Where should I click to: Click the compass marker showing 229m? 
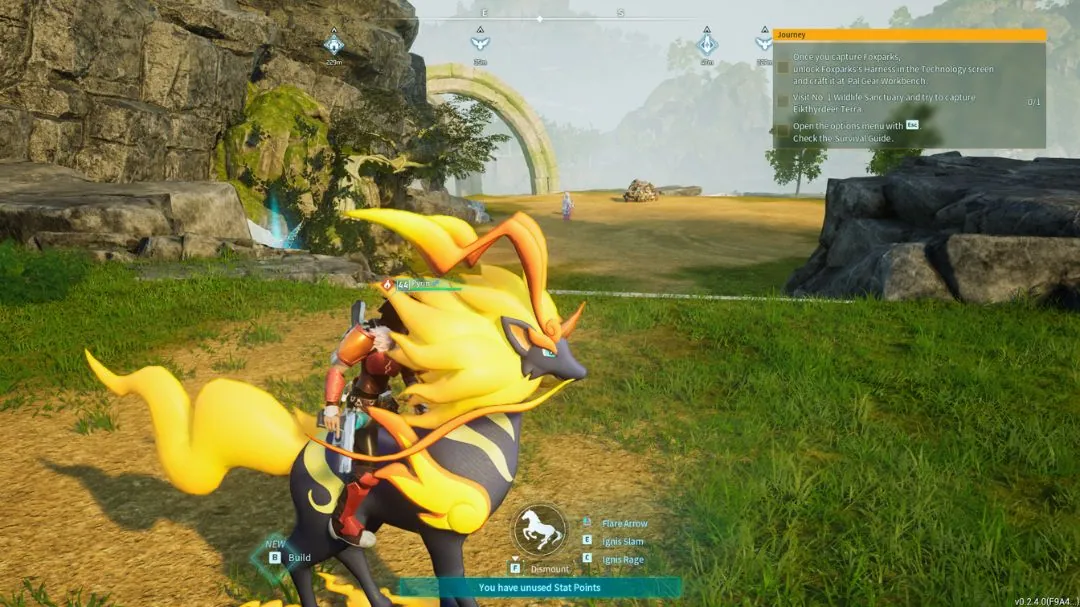334,44
